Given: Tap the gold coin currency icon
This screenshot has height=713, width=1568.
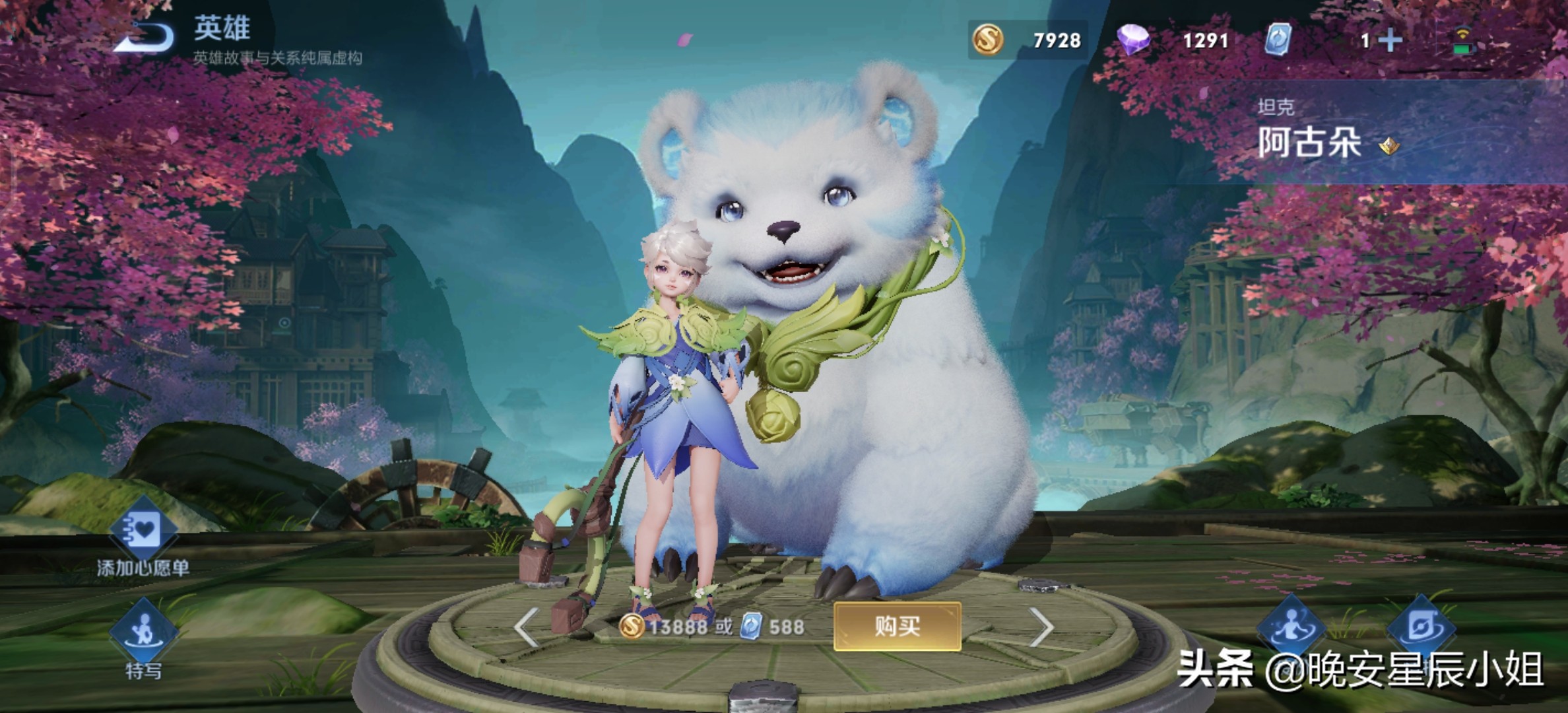Looking at the screenshot, I should 988,40.
